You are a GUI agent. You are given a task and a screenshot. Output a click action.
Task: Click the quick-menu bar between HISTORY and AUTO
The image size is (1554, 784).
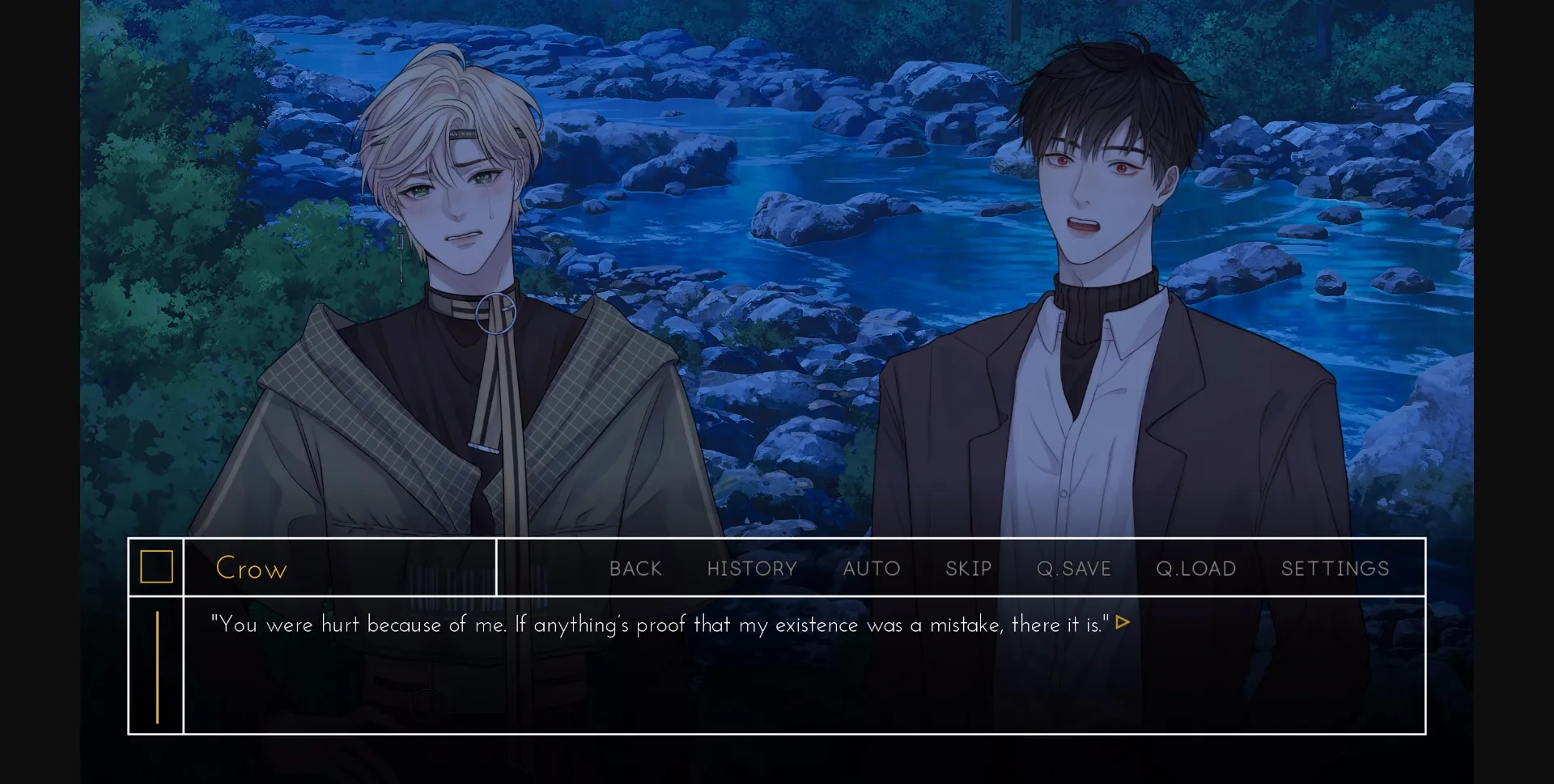[817, 568]
